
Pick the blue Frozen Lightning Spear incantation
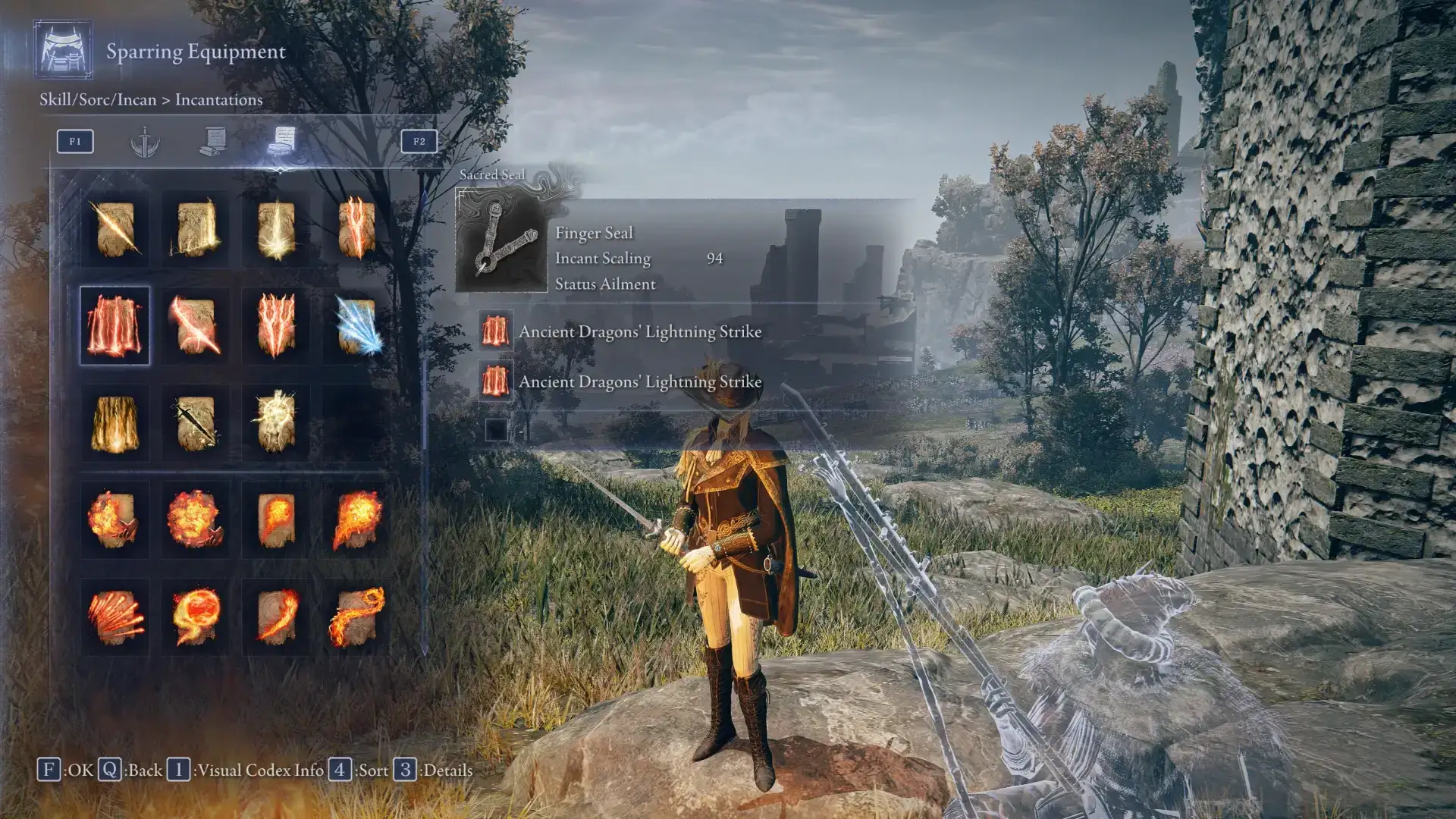click(356, 326)
